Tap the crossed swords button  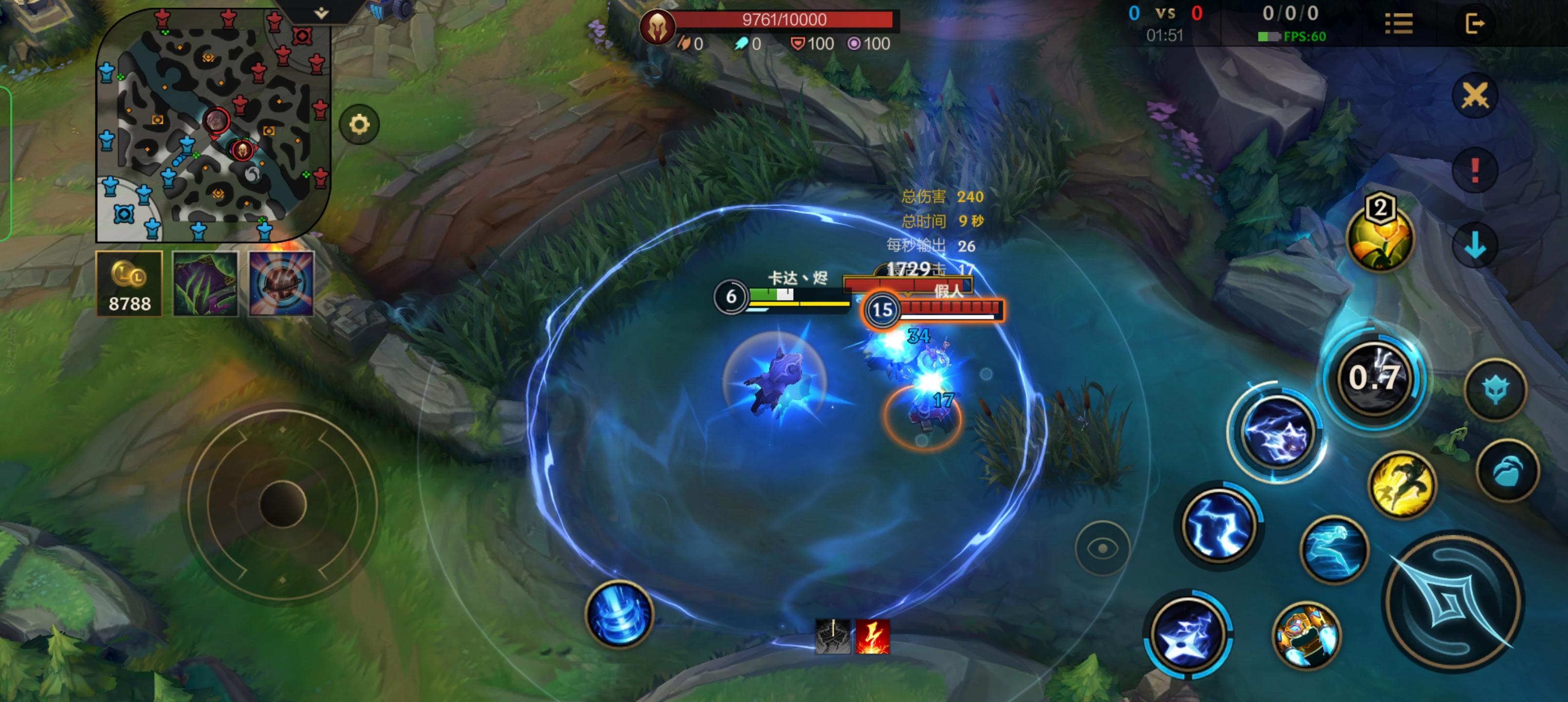click(1474, 96)
